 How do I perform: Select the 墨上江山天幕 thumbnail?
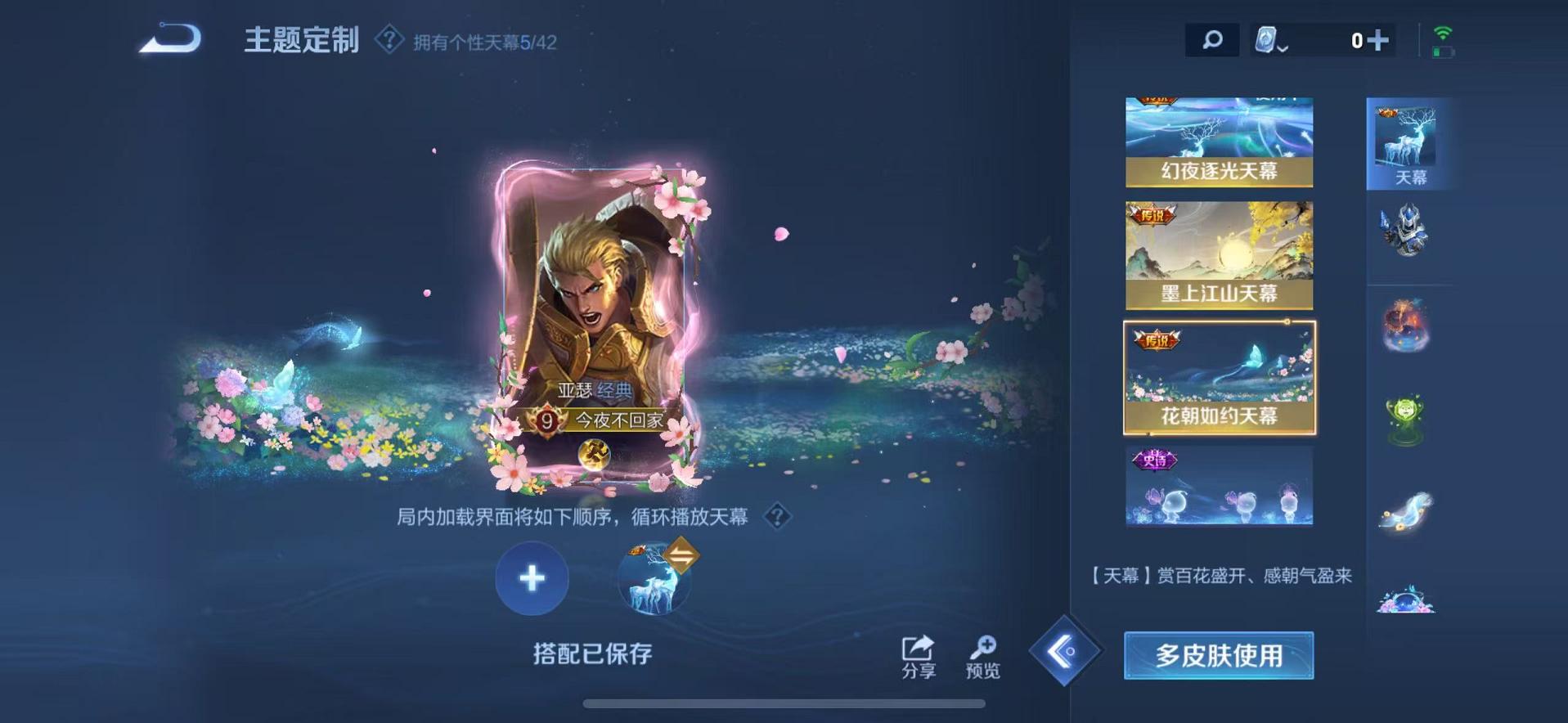1219,254
